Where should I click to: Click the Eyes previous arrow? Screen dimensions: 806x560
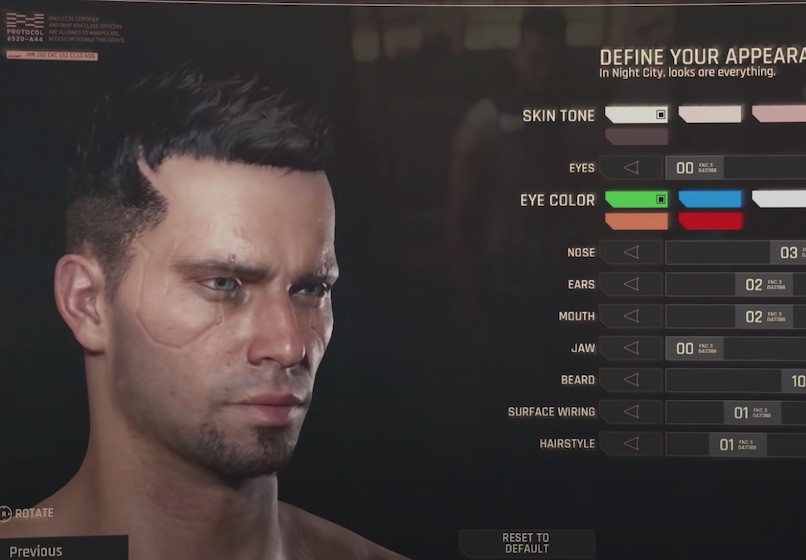tap(631, 168)
